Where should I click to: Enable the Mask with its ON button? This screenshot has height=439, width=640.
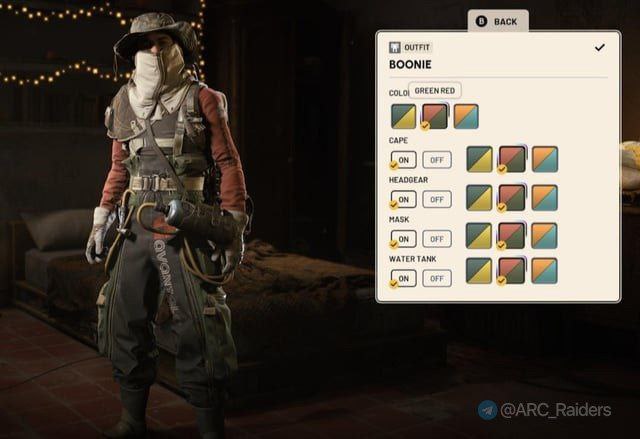click(x=403, y=238)
